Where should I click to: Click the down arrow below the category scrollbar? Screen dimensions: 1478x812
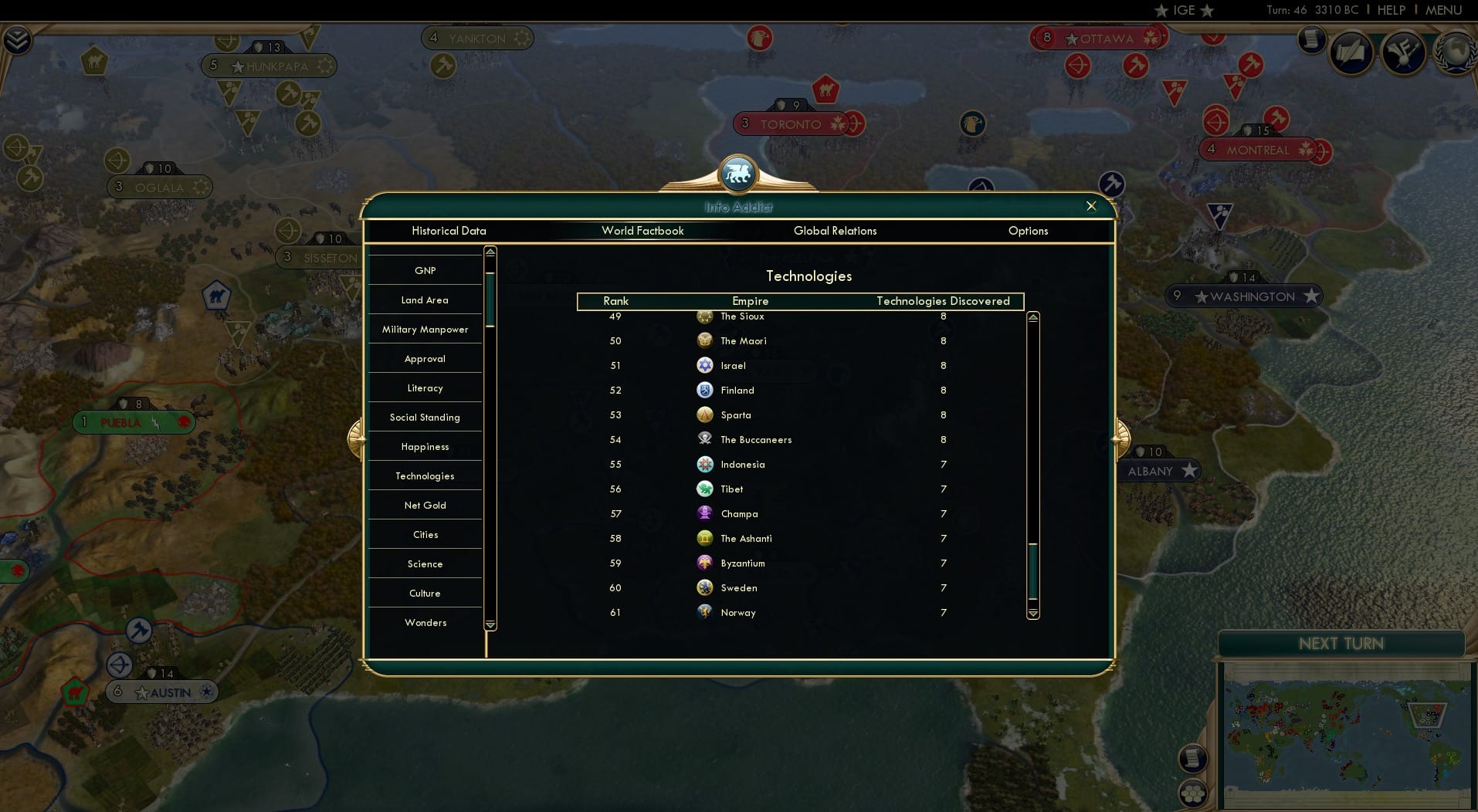[x=490, y=624]
